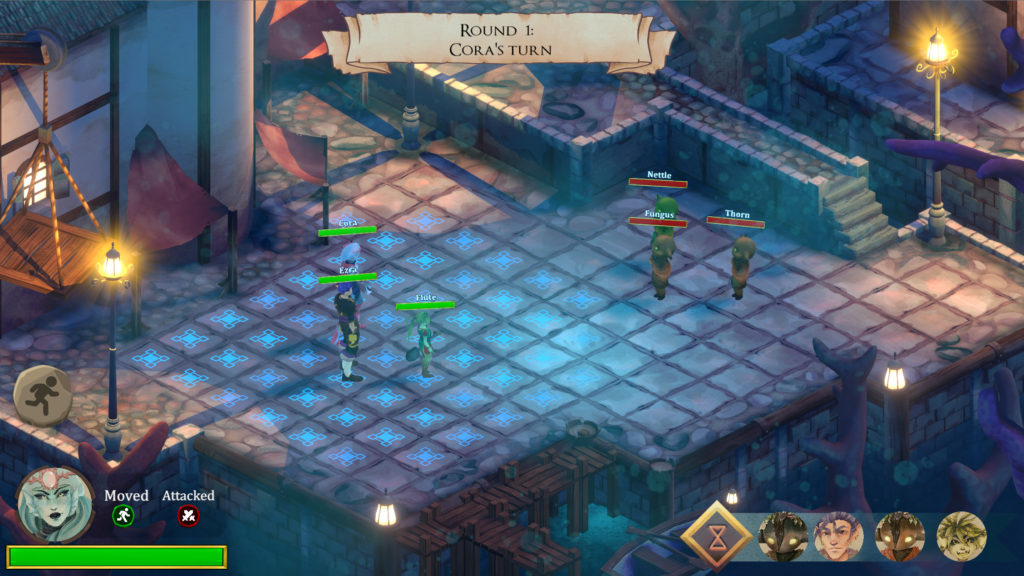The width and height of the screenshot is (1024, 576).
Task: Choose the leafy-headed portrait beside the hourglass
Action: [x=782, y=537]
